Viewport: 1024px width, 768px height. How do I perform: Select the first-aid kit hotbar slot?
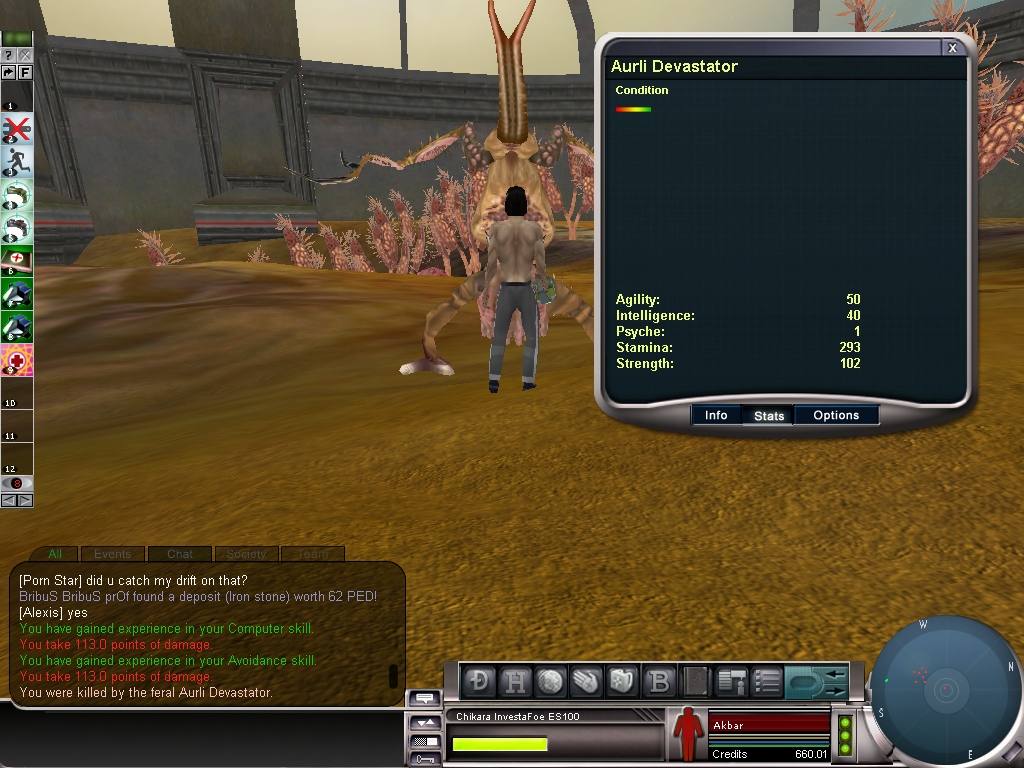17,259
